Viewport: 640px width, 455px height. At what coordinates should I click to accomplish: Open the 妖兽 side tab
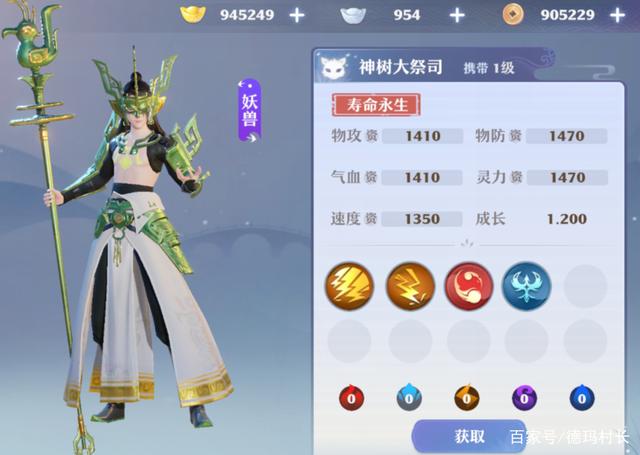click(249, 110)
